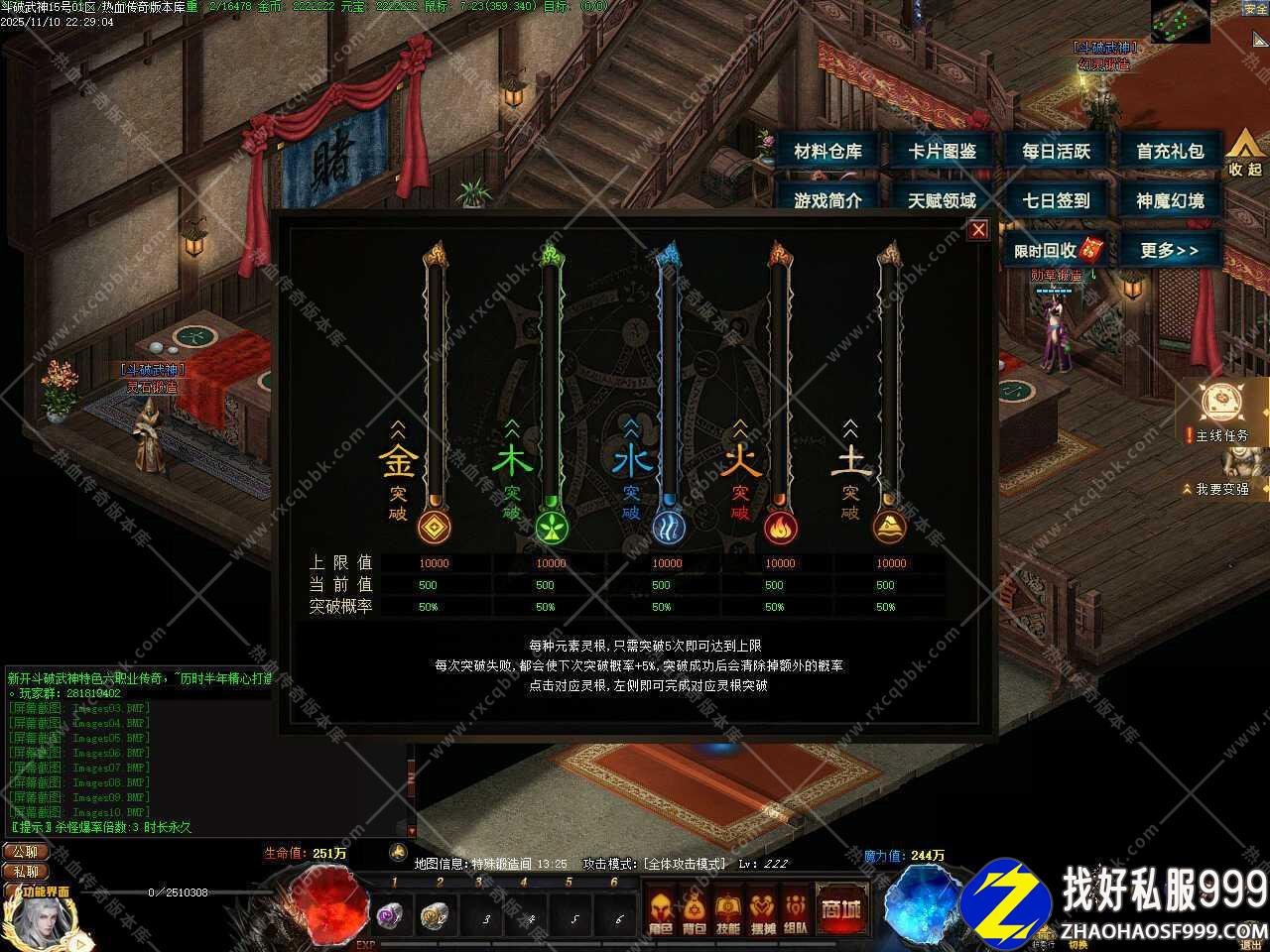This screenshot has width=1270, height=952.
Task: Open the 背包 bag
Action: [x=695, y=912]
